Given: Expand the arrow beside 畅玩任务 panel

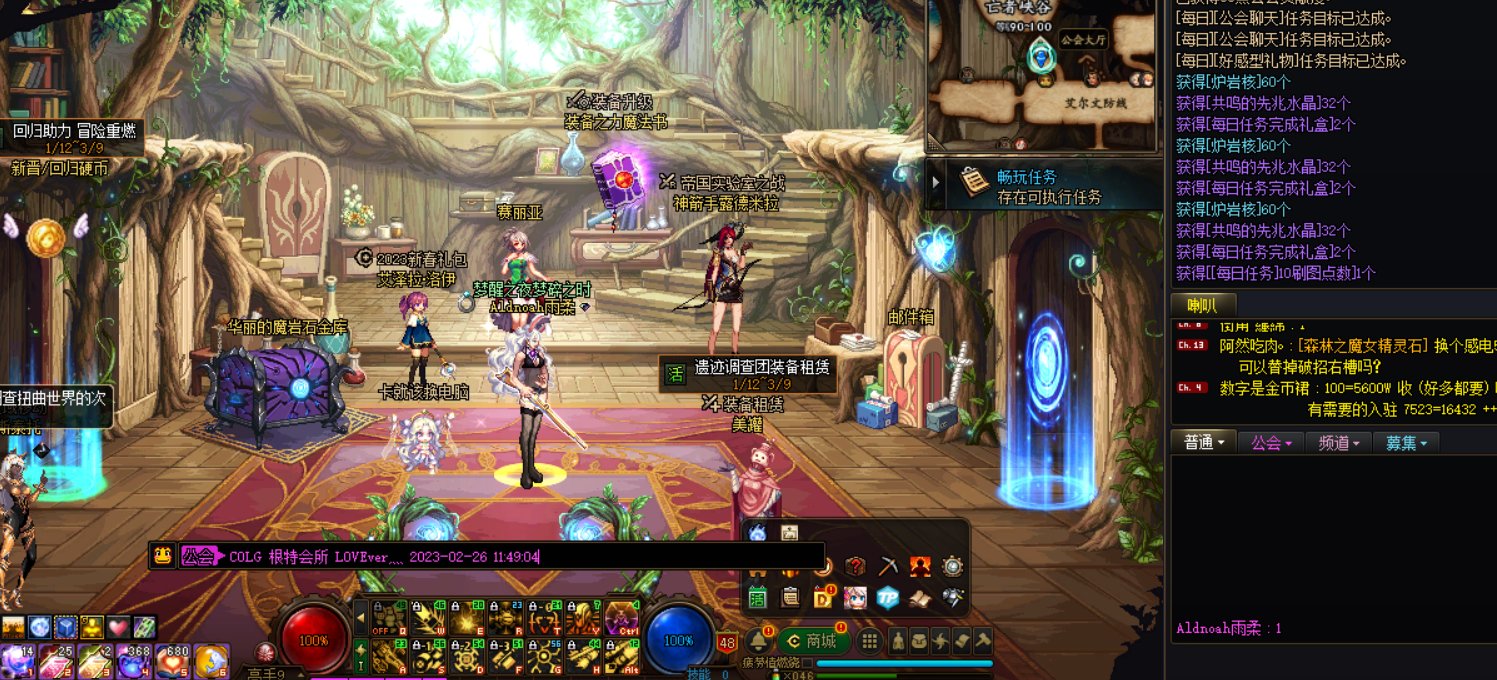Looking at the screenshot, I should (x=937, y=183).
